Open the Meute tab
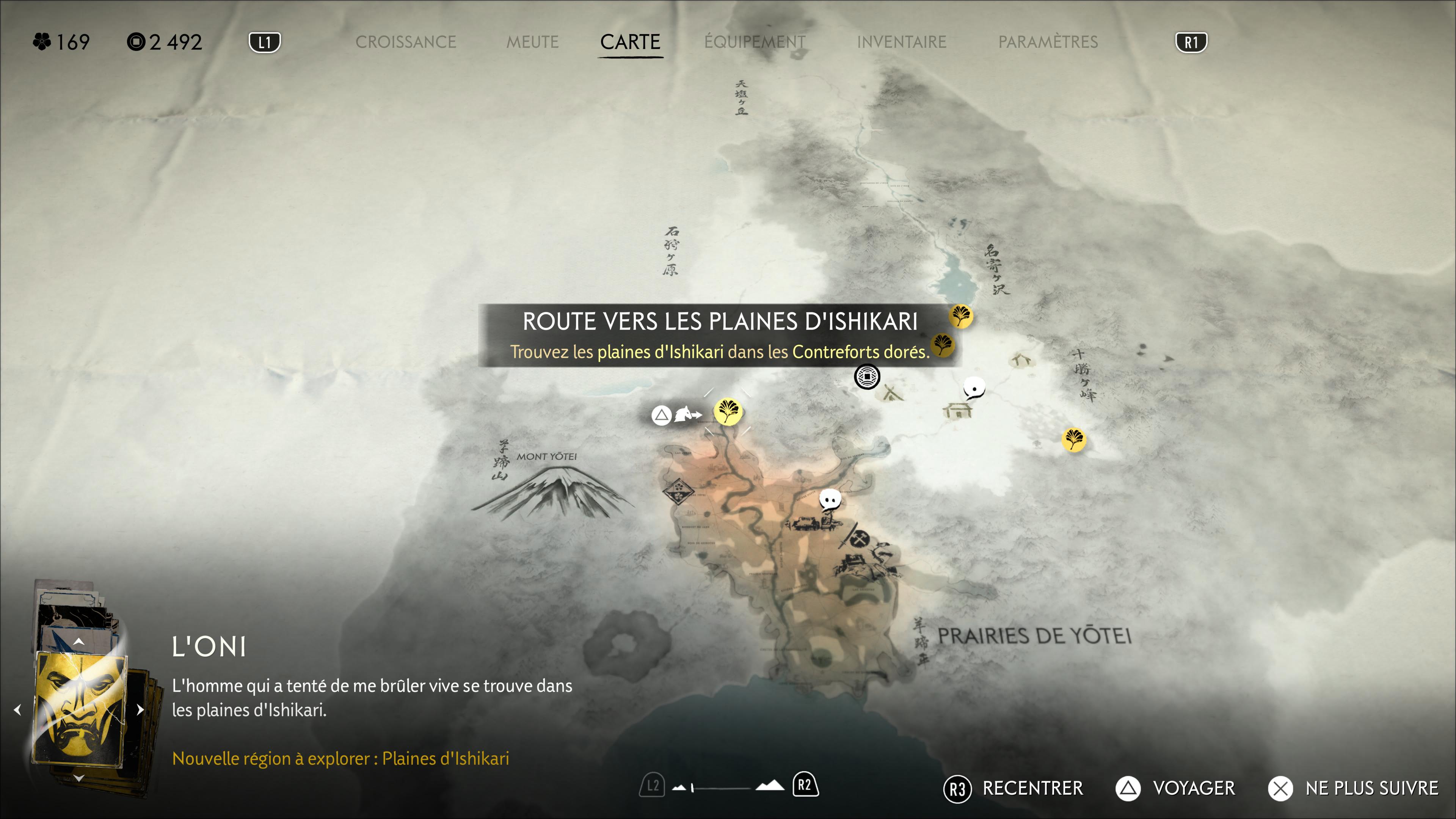 click(x=532, y=42)
